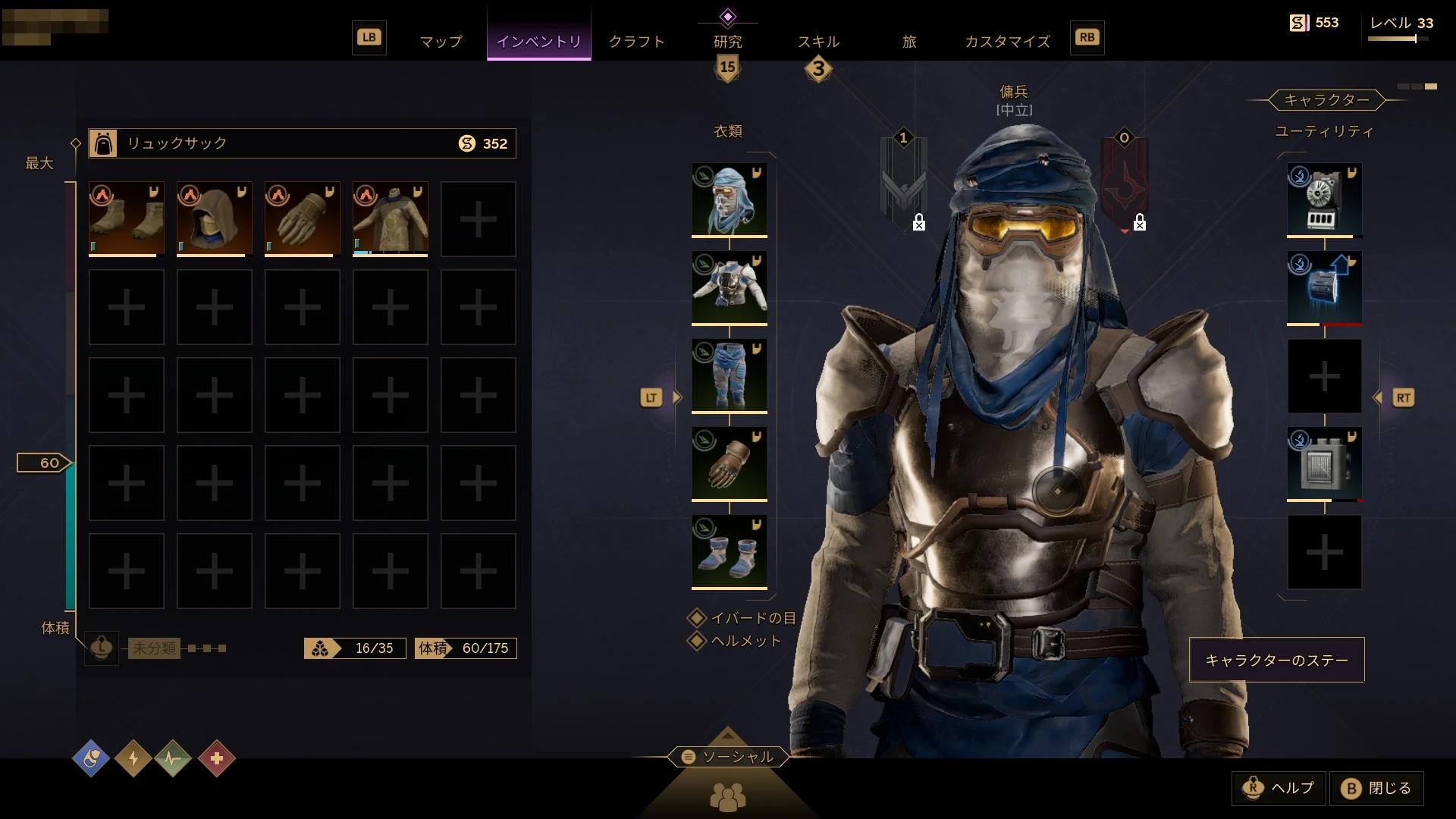
Task: Select the equipped blue boots slot
Action: (729, 552)
